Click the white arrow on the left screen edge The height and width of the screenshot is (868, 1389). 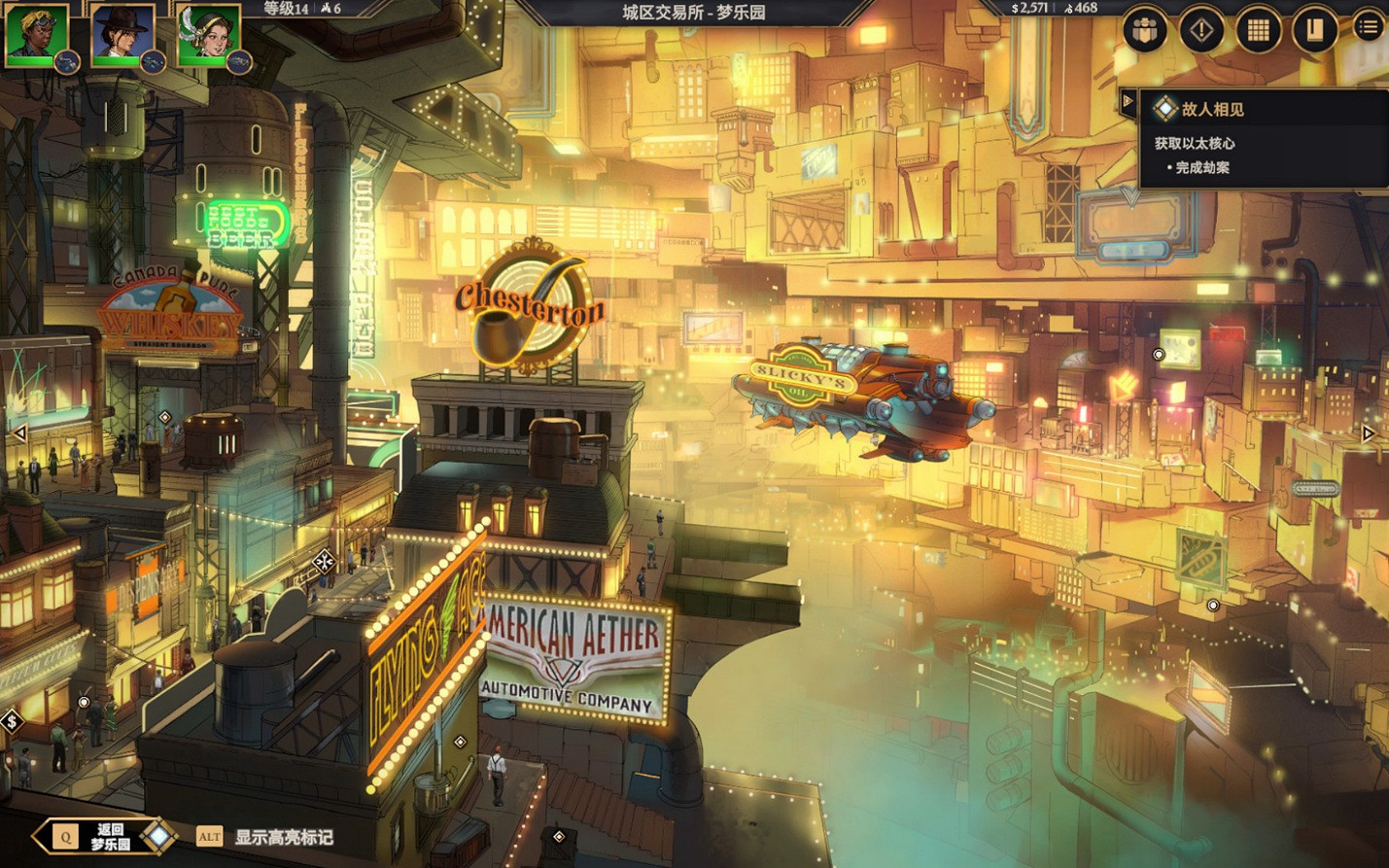[19, 431]
